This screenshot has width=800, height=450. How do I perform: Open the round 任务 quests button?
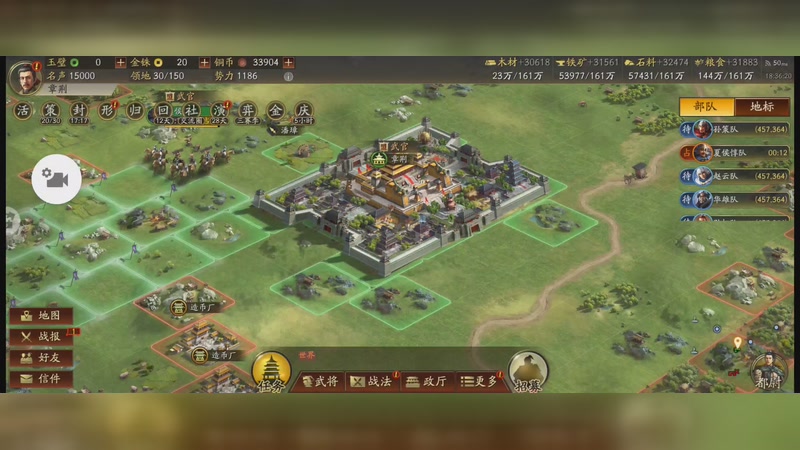pyautogui.click(x=271, y=372)
